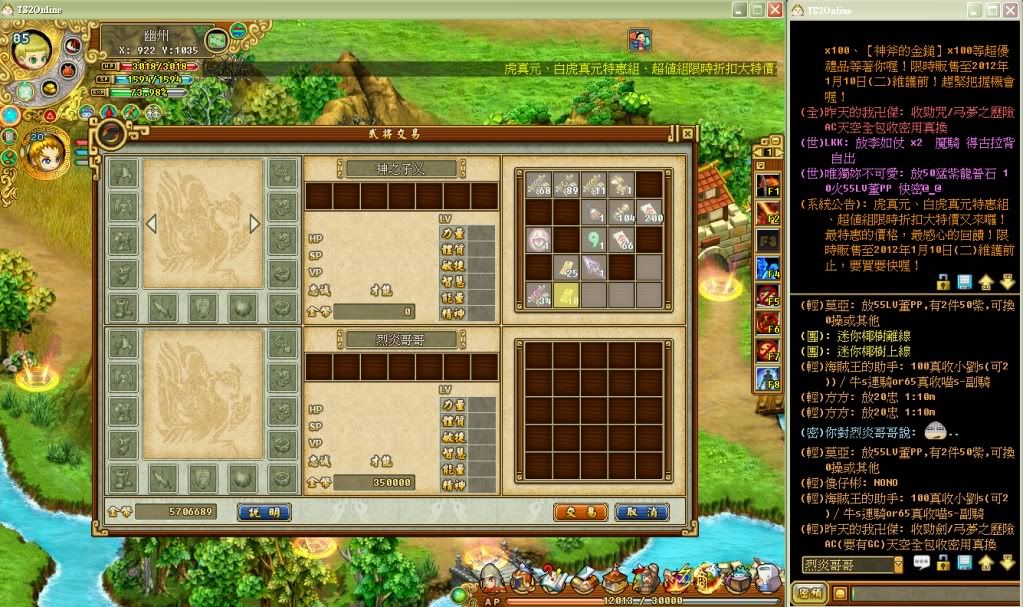
Task: Select the yellow highlighted item with count 10
Action: [566, 294]
